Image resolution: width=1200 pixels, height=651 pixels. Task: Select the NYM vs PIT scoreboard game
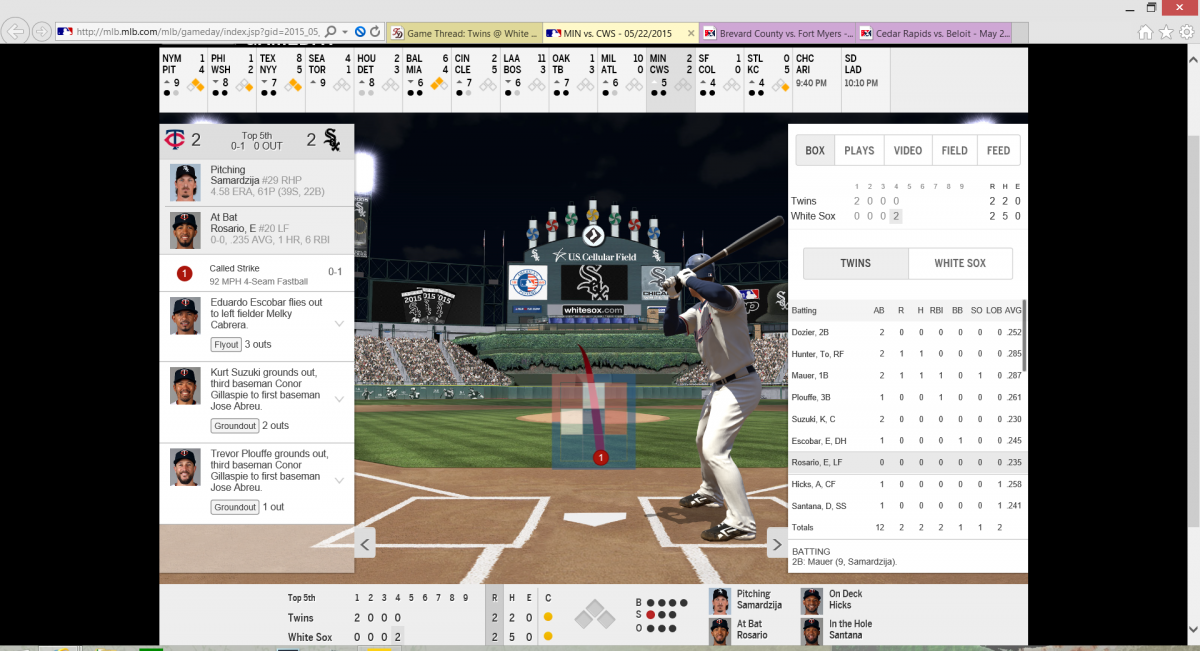pos(183,71)
